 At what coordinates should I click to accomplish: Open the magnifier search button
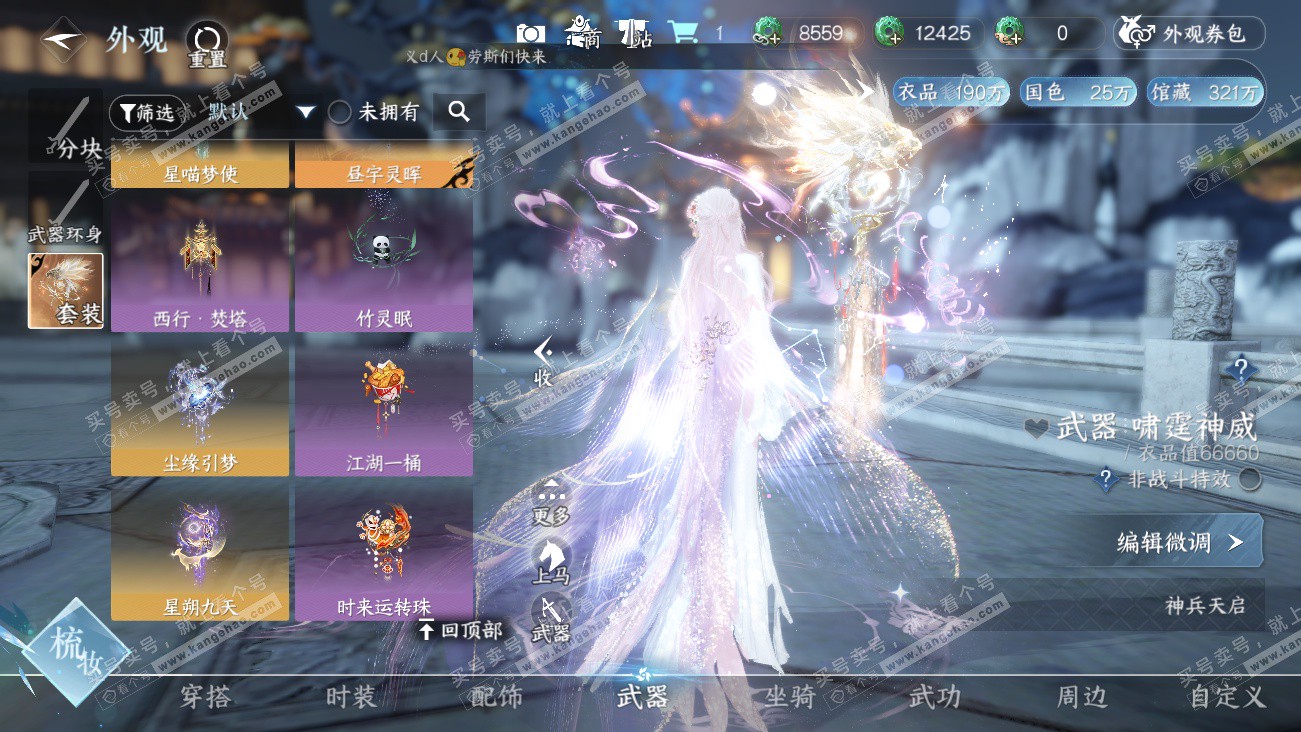point(459,112)
